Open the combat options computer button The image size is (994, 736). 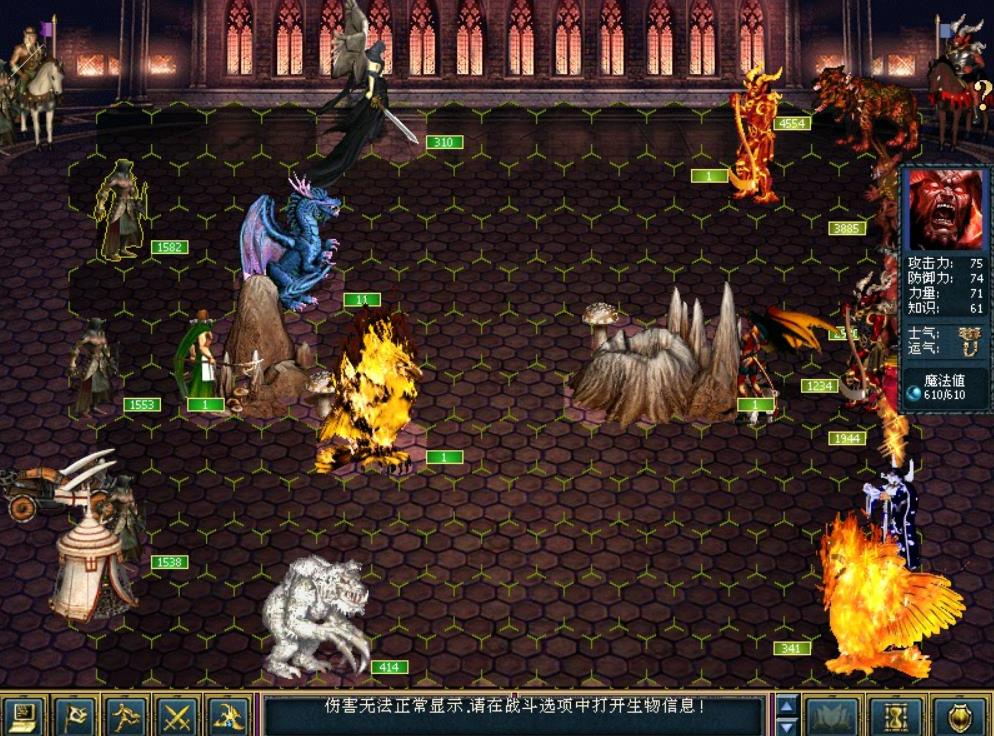tap(23, 715)
